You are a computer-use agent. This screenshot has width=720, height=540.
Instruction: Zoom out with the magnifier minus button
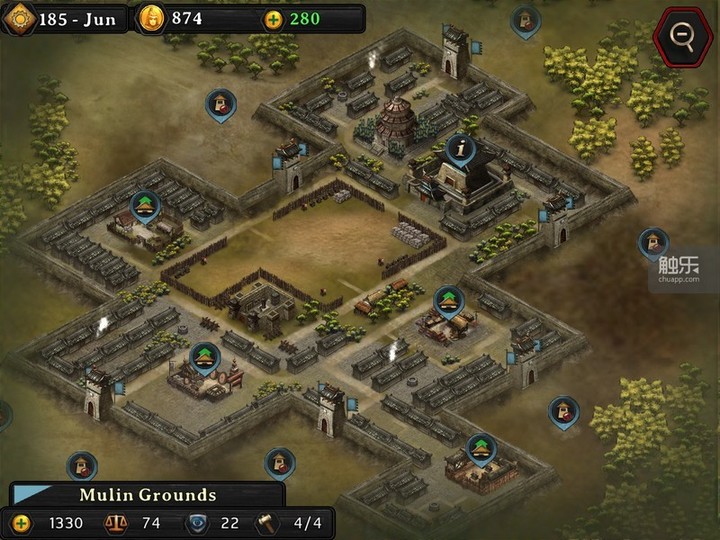(x=683, y=37)
